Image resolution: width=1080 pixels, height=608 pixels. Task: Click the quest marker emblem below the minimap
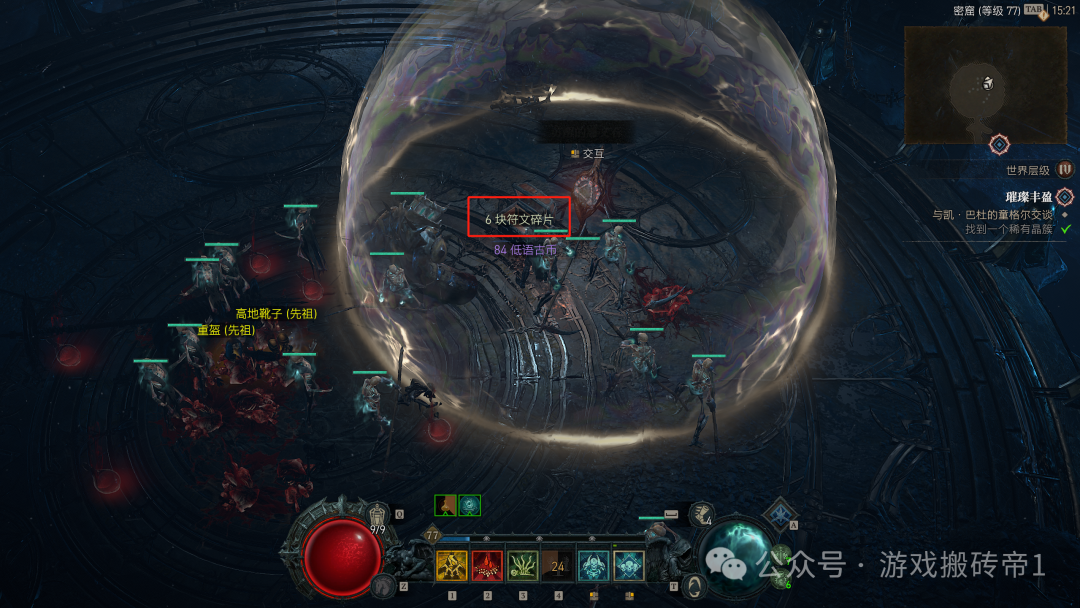point(999,145)
